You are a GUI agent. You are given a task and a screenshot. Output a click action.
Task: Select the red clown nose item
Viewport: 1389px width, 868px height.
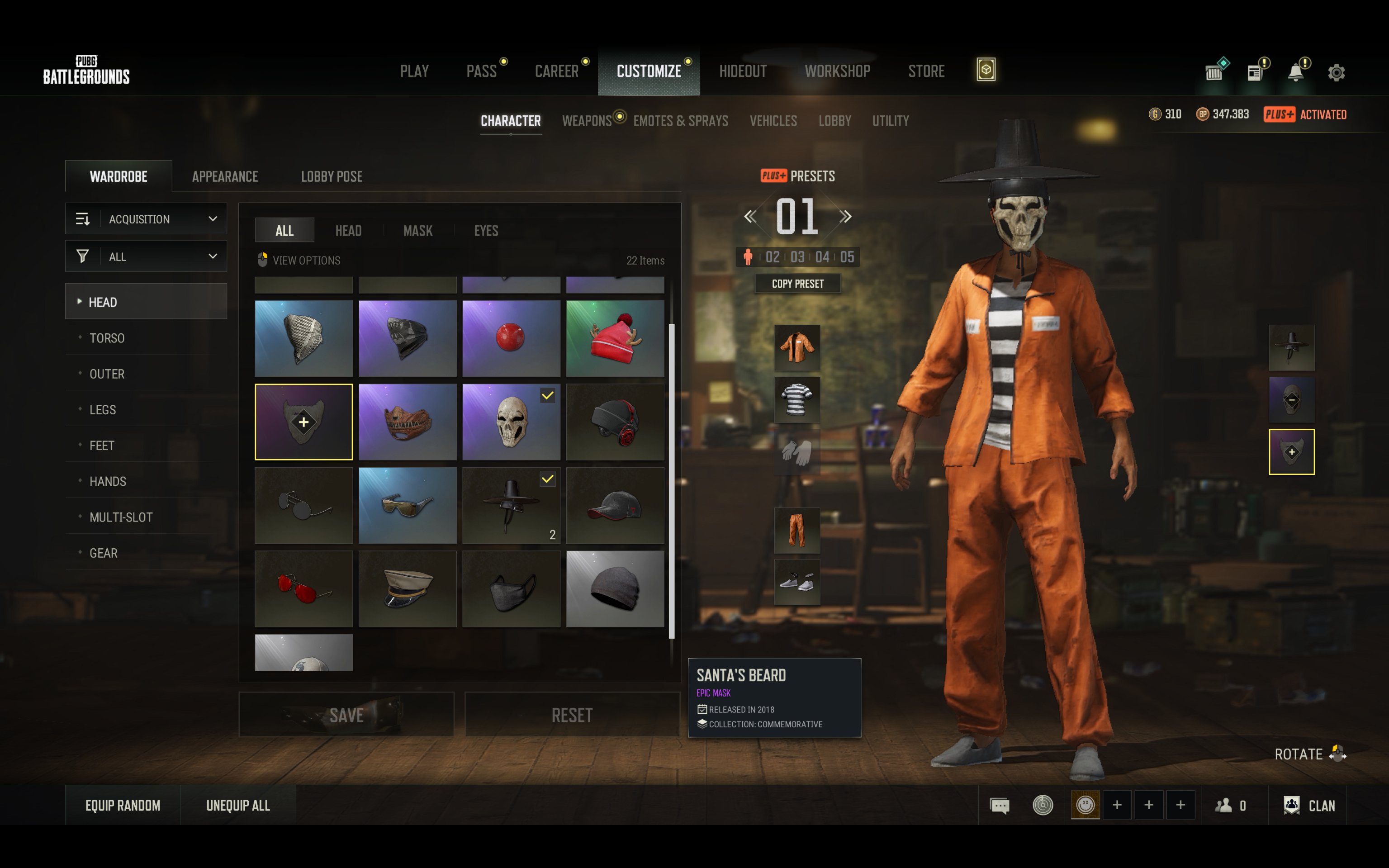click(511, 338)
